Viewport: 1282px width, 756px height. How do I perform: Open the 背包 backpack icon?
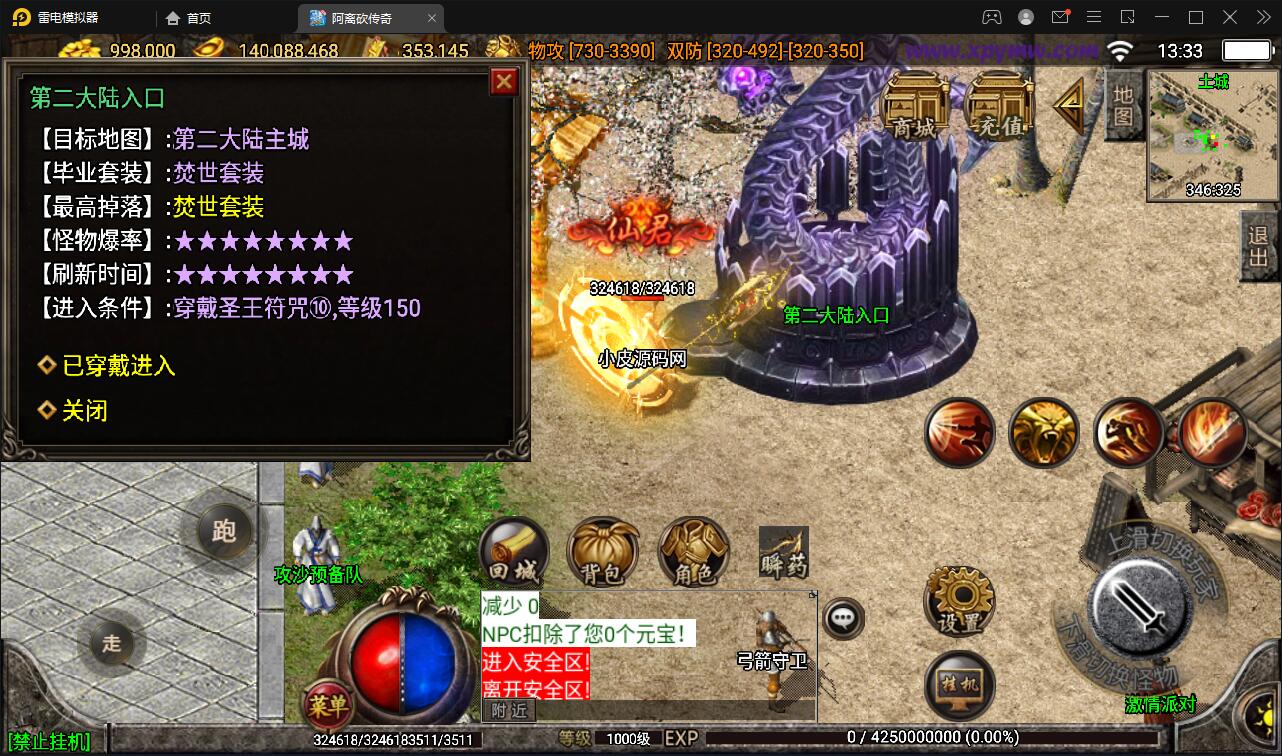point(602,551)
